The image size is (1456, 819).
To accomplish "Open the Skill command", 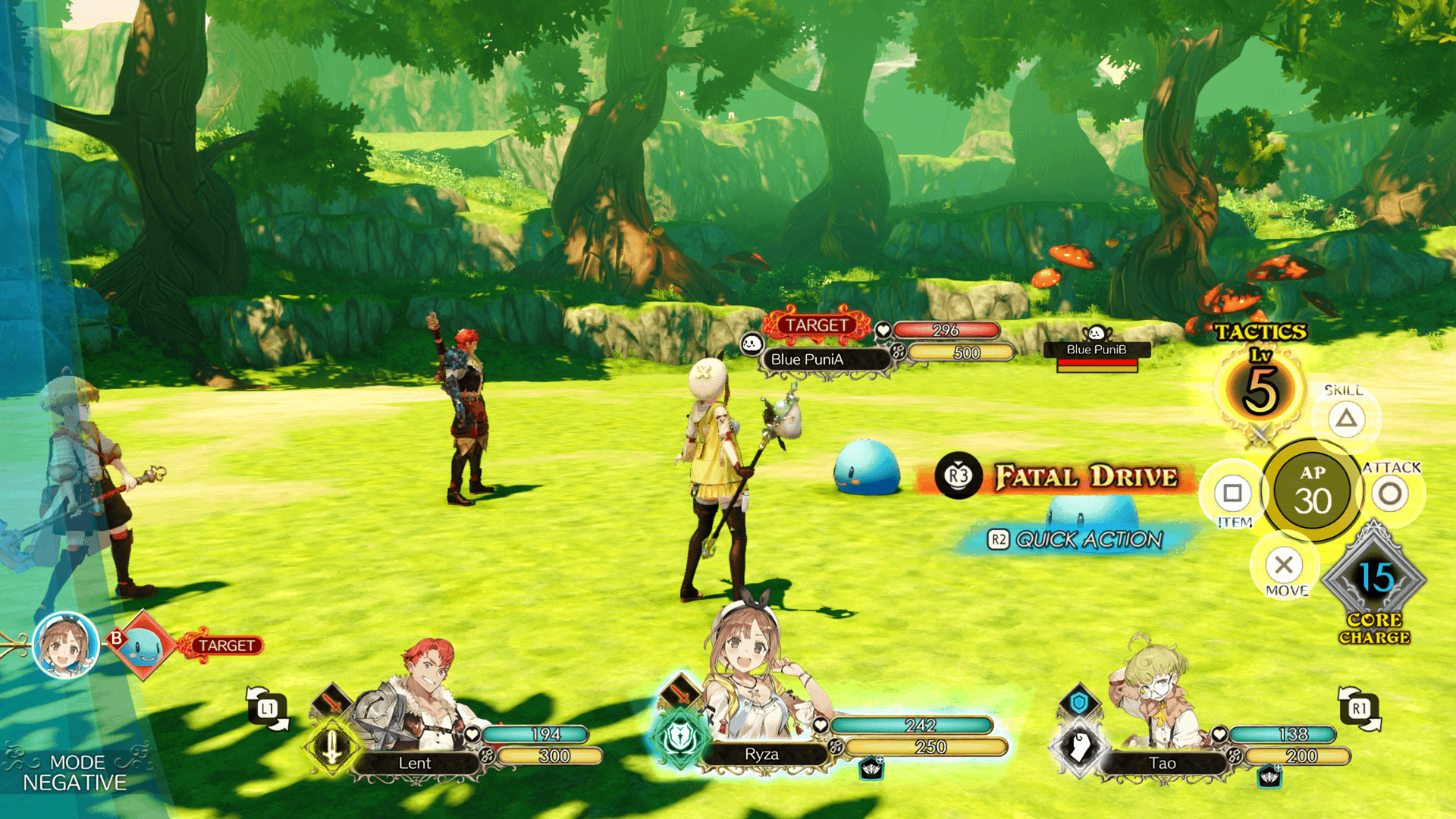I will (1346, 418).
